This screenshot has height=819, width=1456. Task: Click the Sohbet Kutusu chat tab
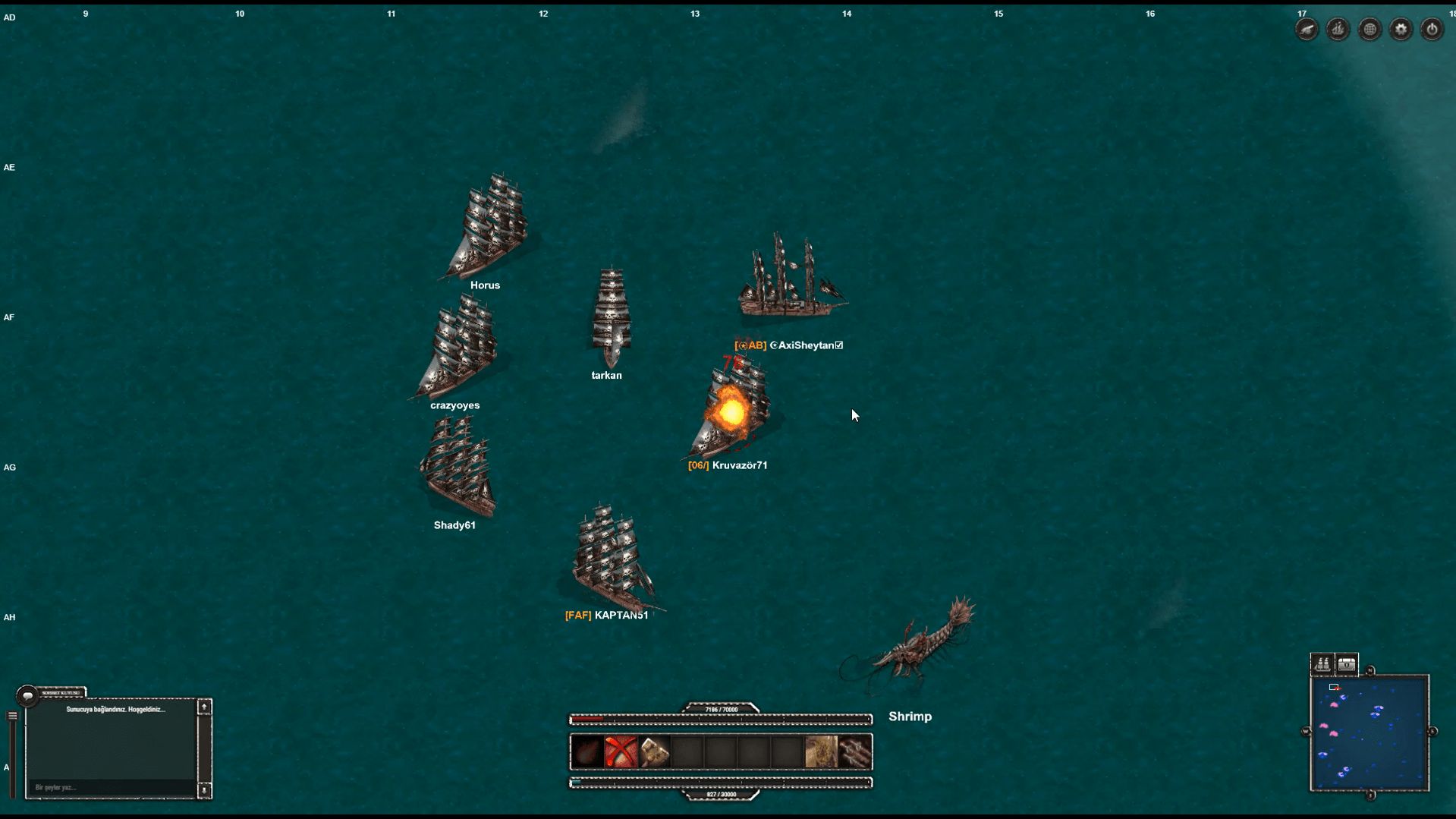62,692
